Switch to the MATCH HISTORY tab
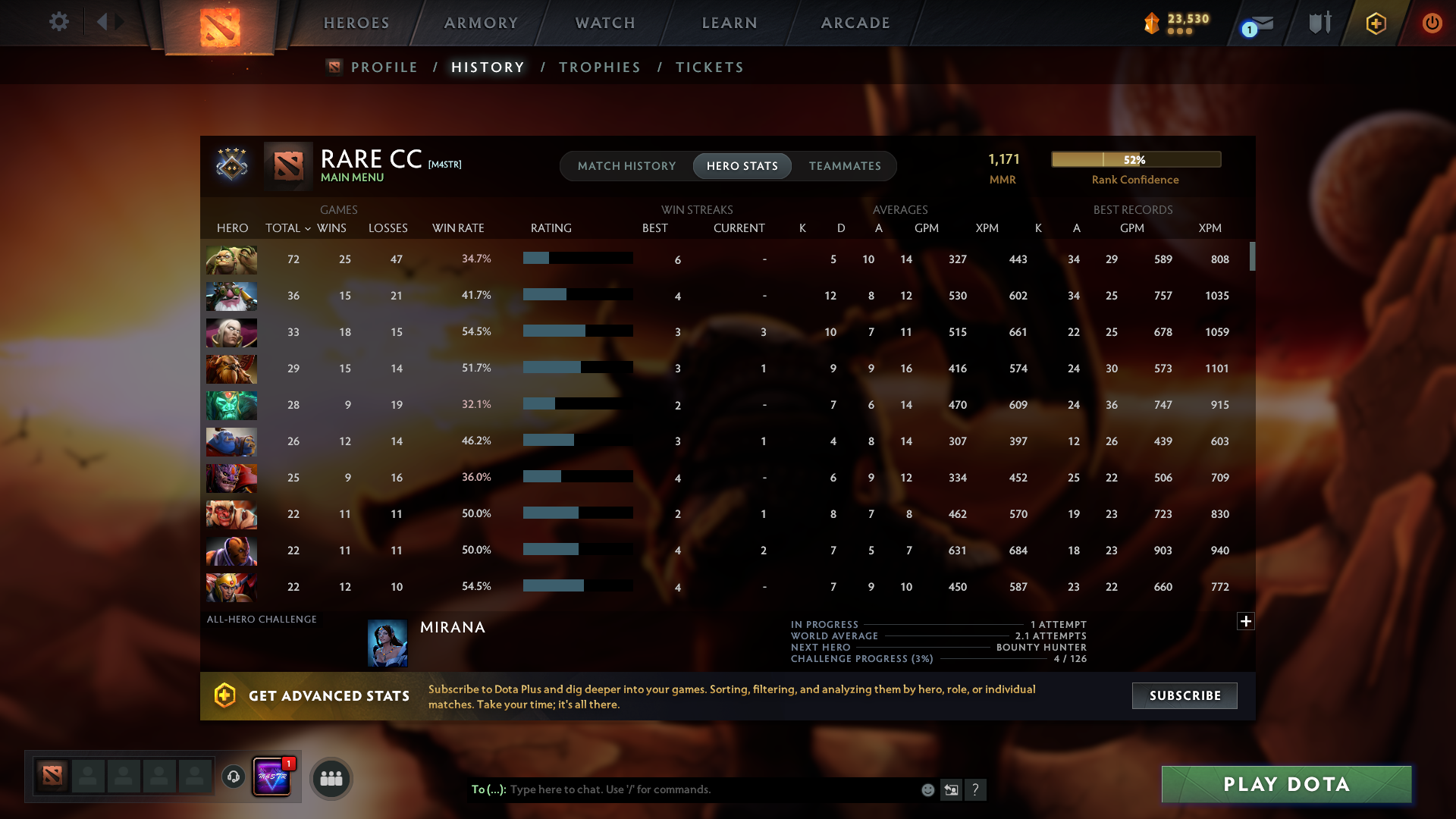The width and height of the screenshot is (1456, 819). point(626,166)
